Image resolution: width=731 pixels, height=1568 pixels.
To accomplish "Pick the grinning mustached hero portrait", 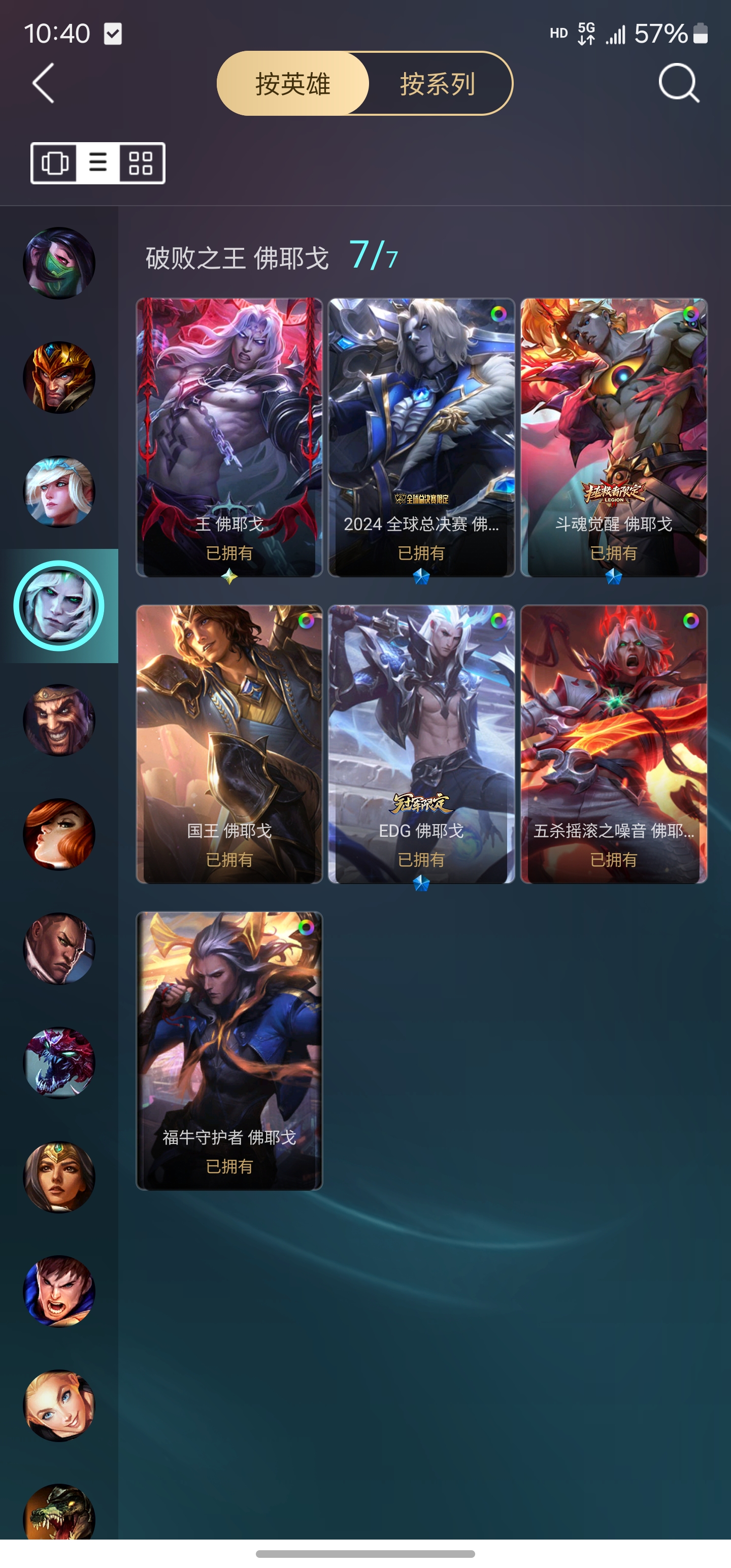I will tap(59, 720).
